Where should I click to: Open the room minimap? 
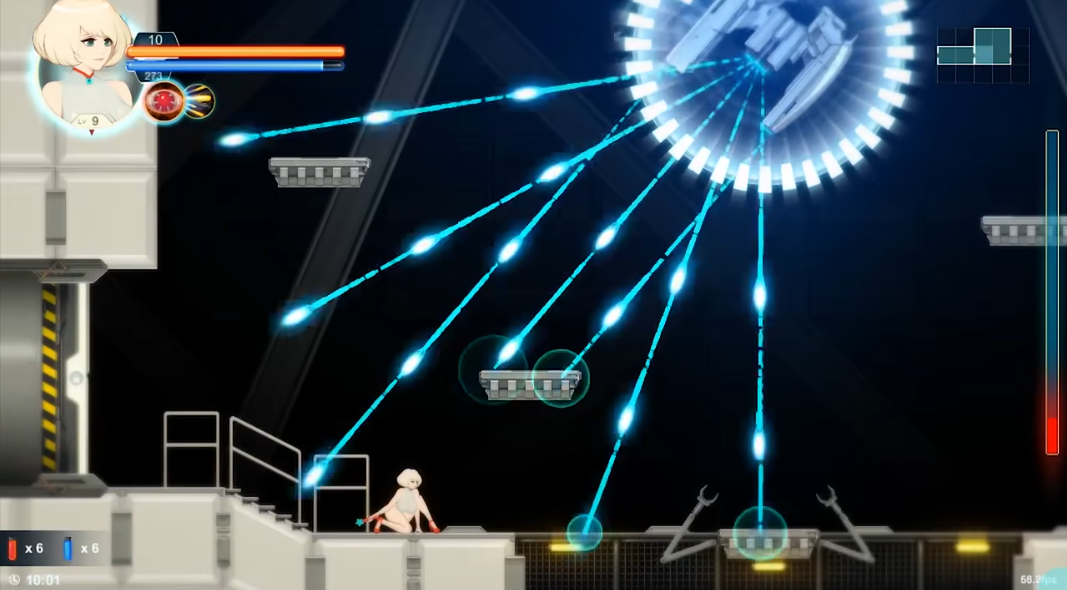tap(982, 54)
